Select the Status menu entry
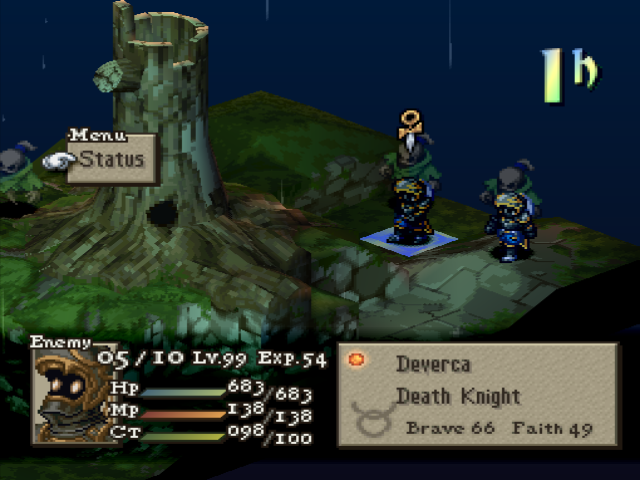 coord(111,159)
